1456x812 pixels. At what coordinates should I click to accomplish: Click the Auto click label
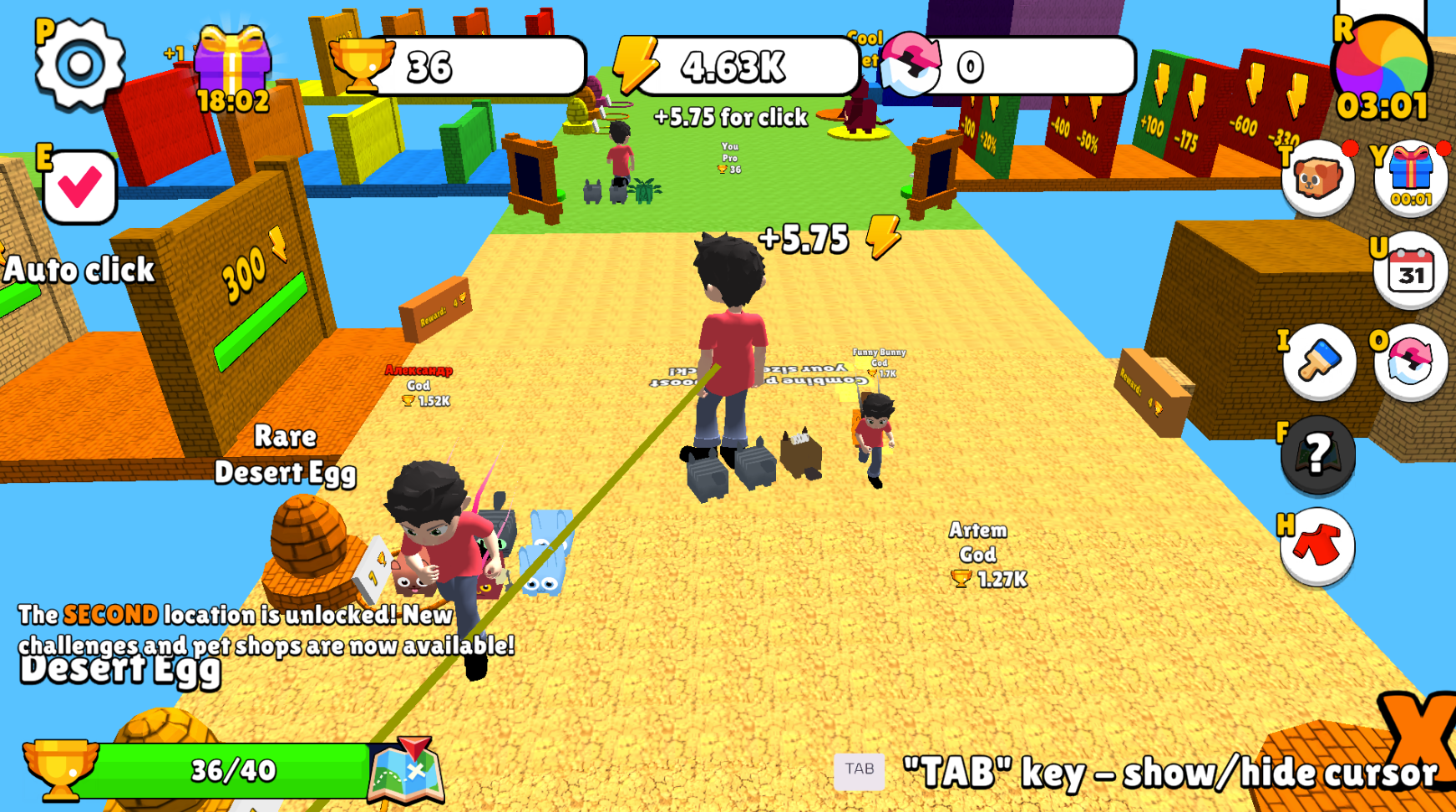[79, 270]
